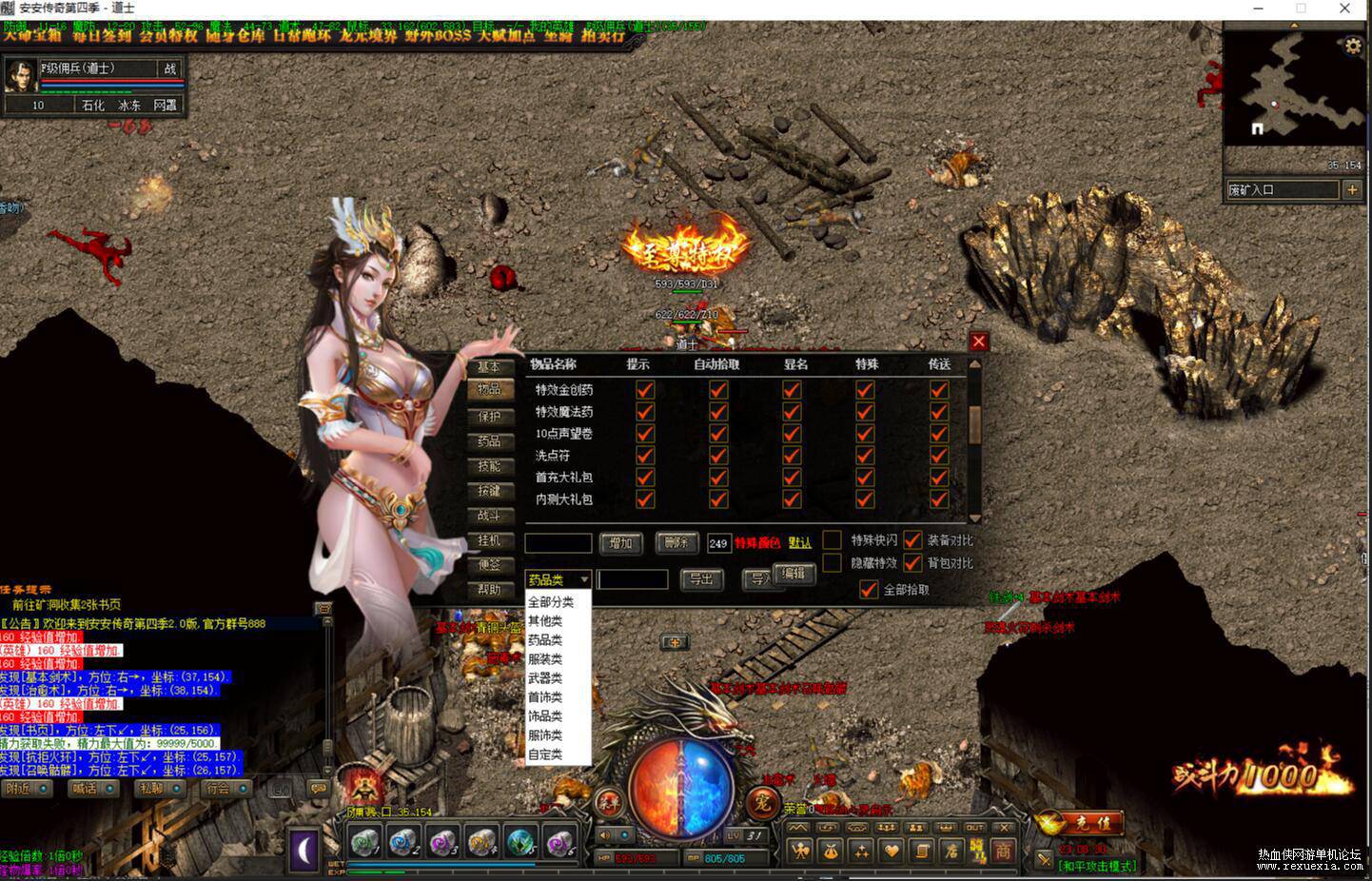Open the 商 merchant icon in the bottom toolbar
This screenshot has height=881, width=1372.
1005,851
